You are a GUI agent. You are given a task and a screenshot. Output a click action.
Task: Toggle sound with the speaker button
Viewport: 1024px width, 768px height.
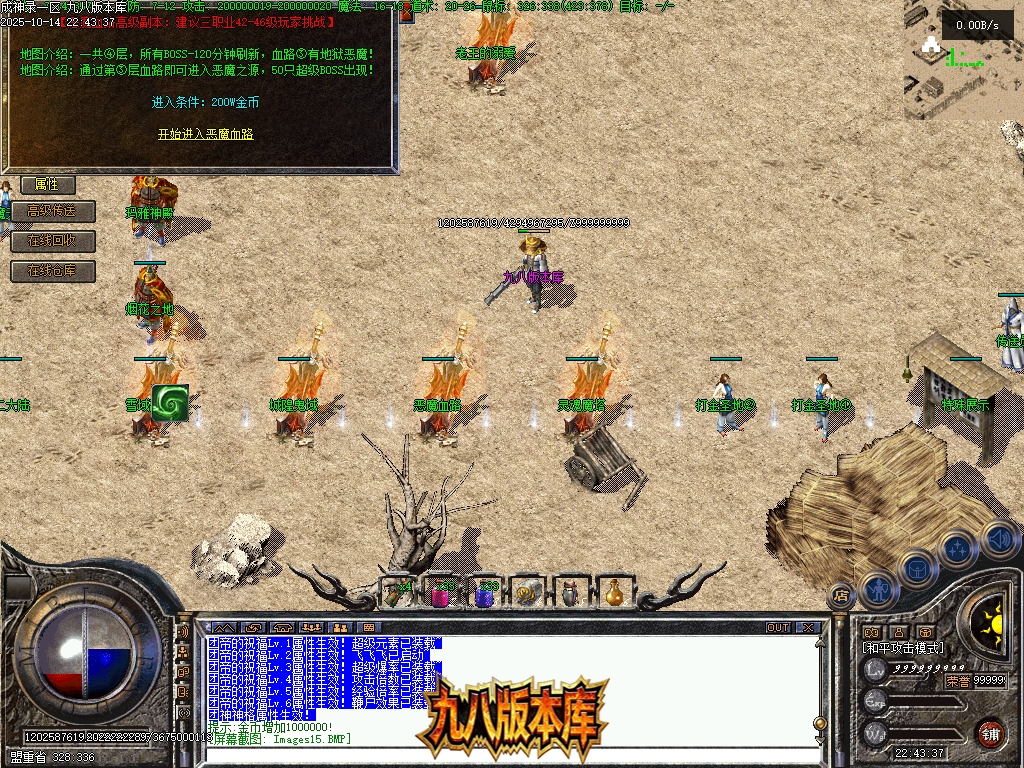tap(999, 539)
